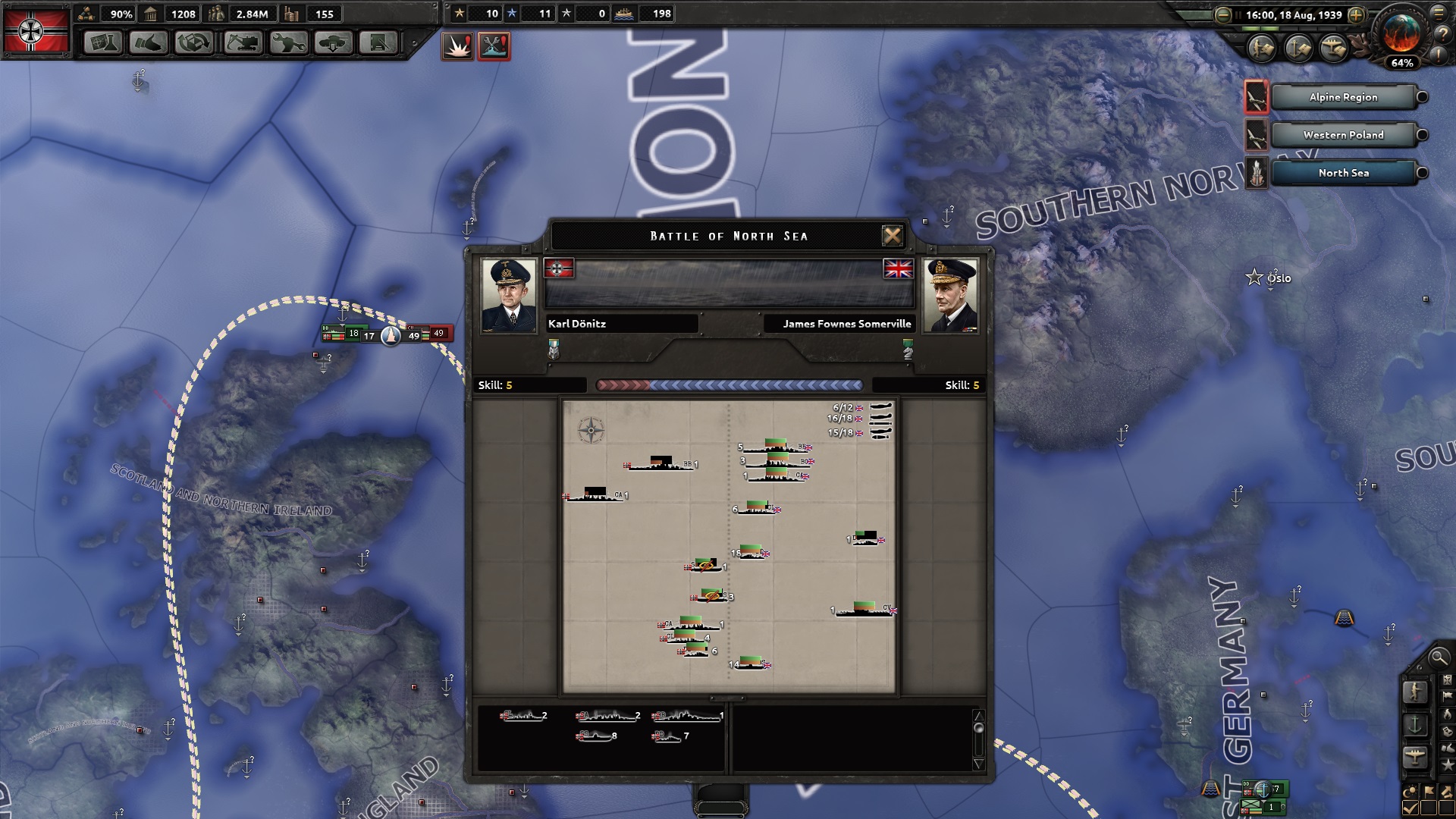Close the Battle of North Sea window
This screenshot has width=1456, height=819.
[x=893, y=236]
